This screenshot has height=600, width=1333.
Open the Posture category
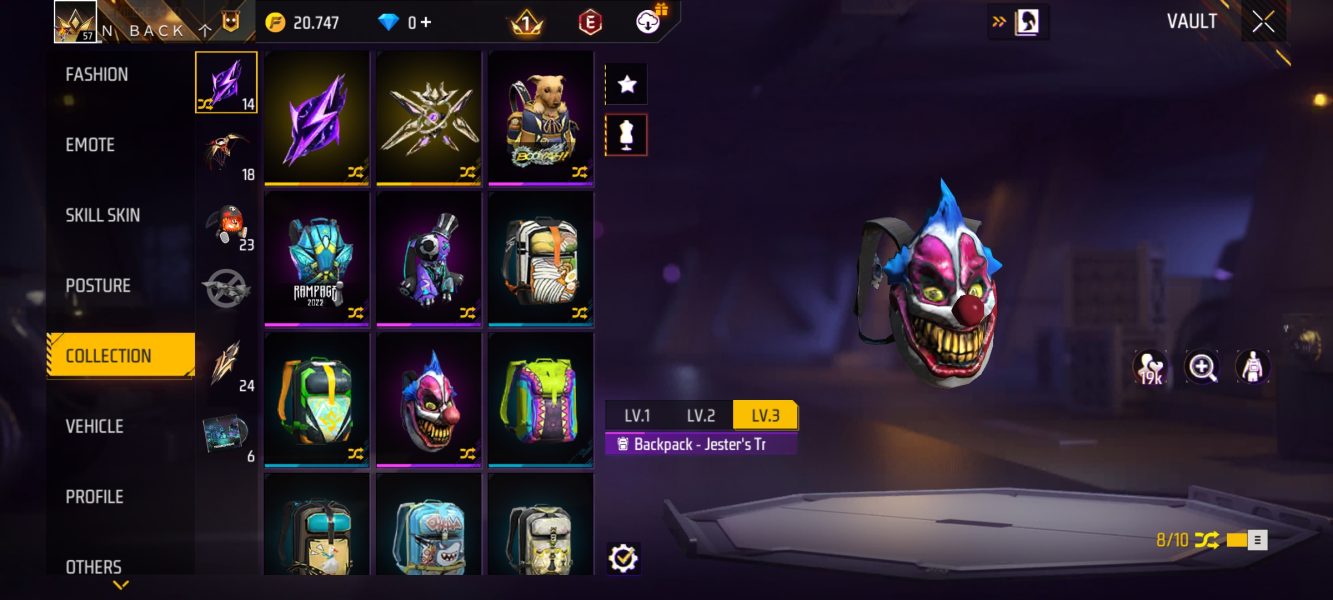(x=98, y=286)
